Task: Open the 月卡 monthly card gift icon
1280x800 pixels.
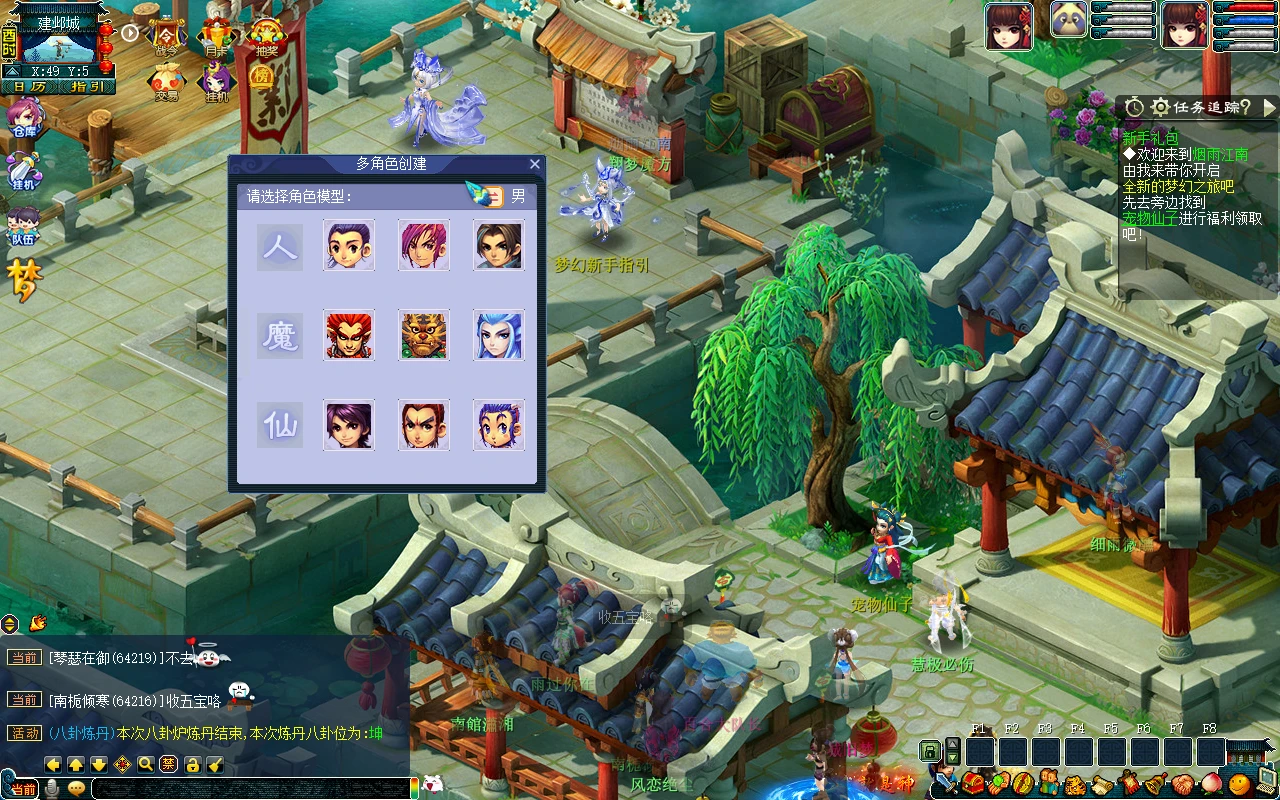Action: tap(217, 36)
